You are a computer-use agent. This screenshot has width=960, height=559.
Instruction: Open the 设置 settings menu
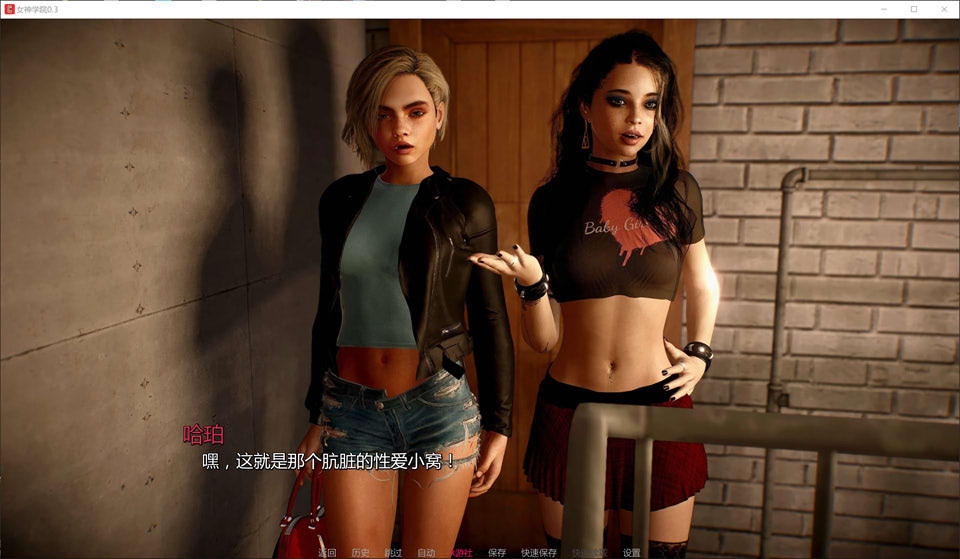coord(631,552)
